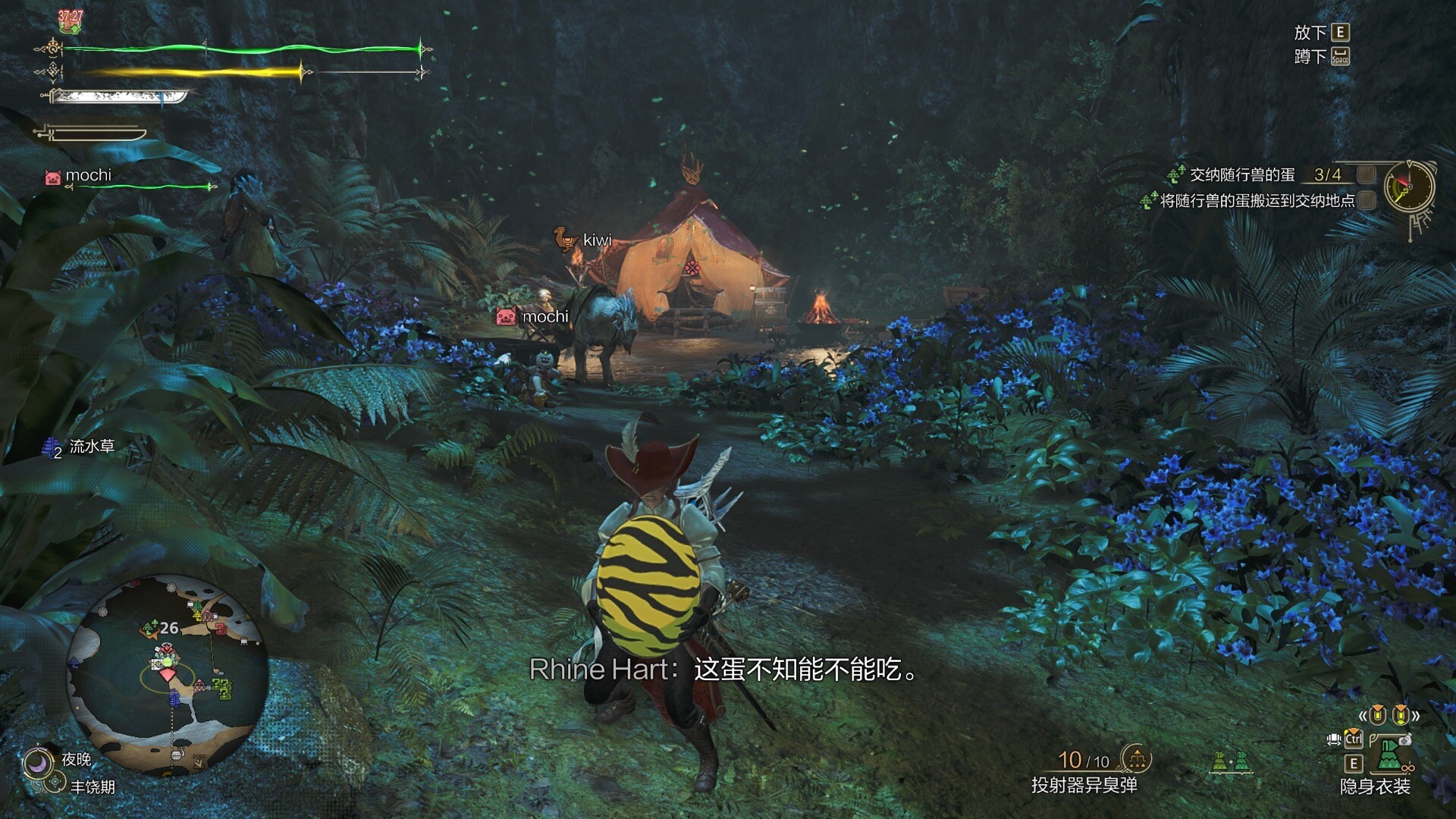Select the 将随行兽的蛋搬运到交纳地点 objective line

click(1257, 201)
